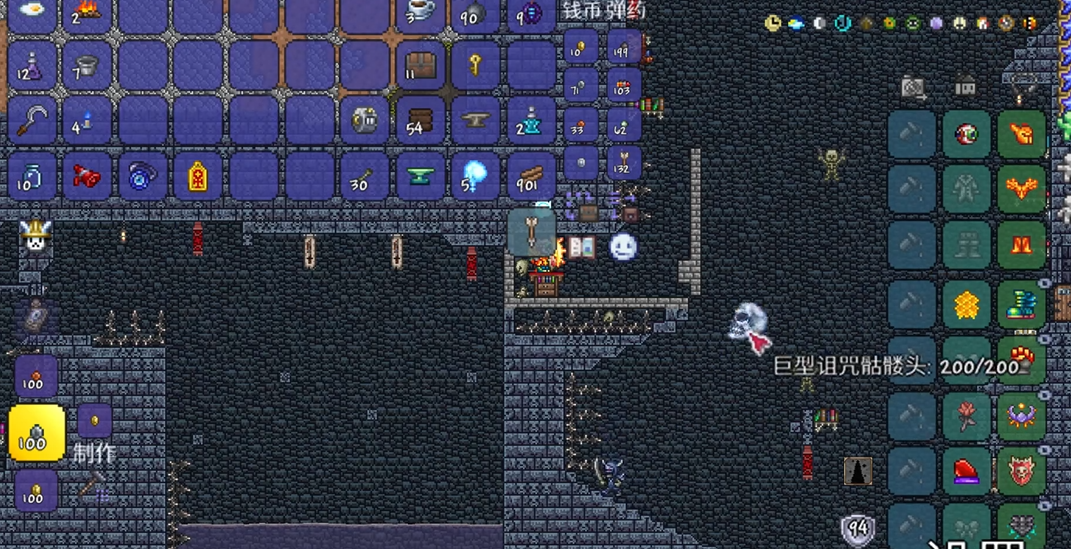Craft the highlighted silver coin recipe
Screen dimensions: 1071x549
(37, 433)
